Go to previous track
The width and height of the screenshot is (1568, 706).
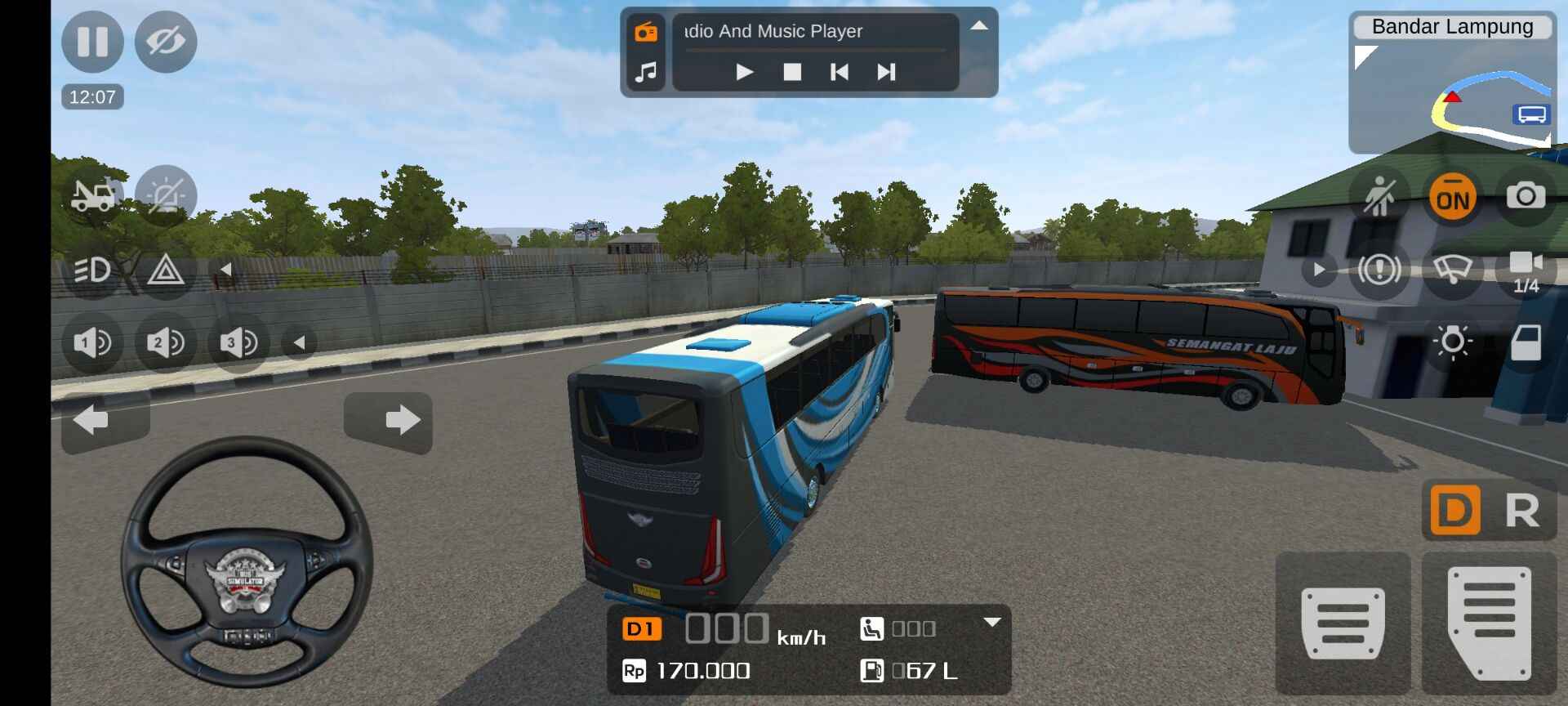point(839,72)
